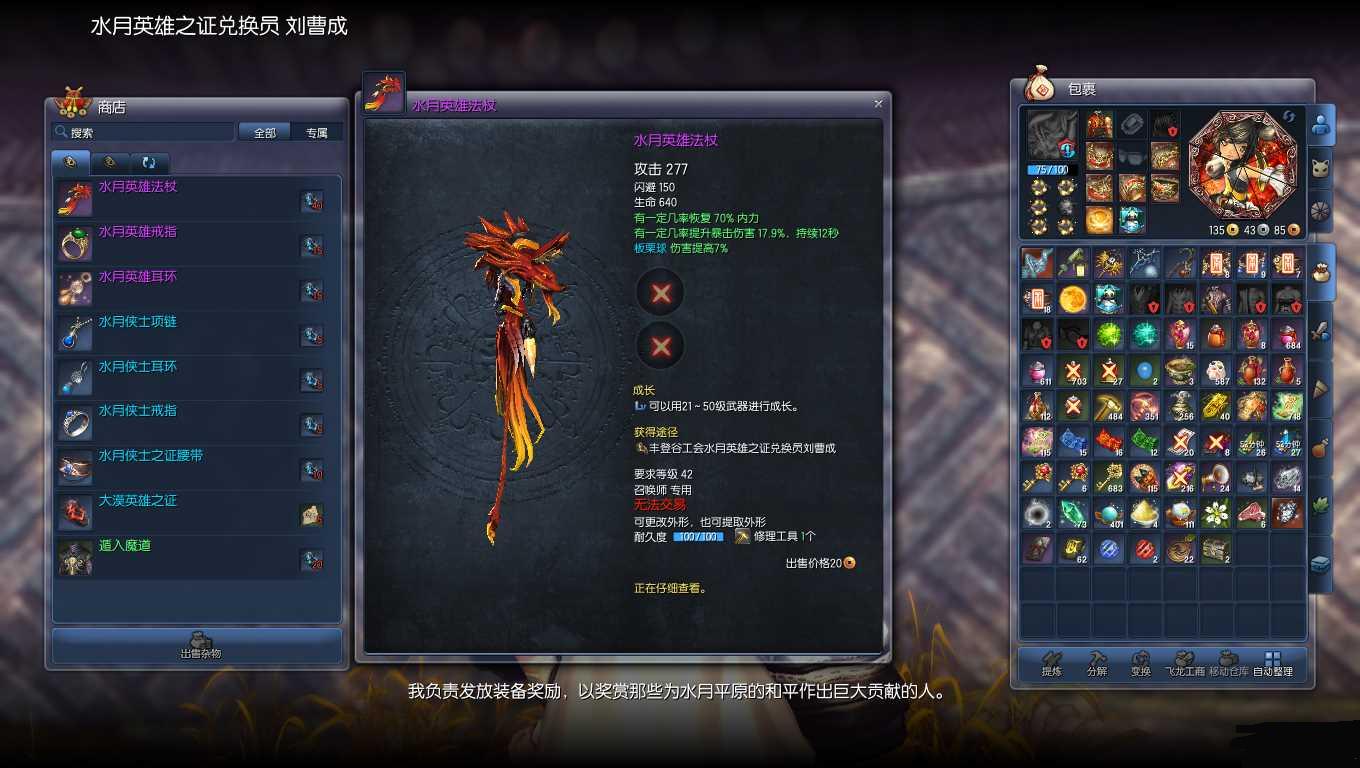The width and height of the screenshot is (1360, 768).
Task: Click the magnifier icon in shop search
Action: click(62, 131)
